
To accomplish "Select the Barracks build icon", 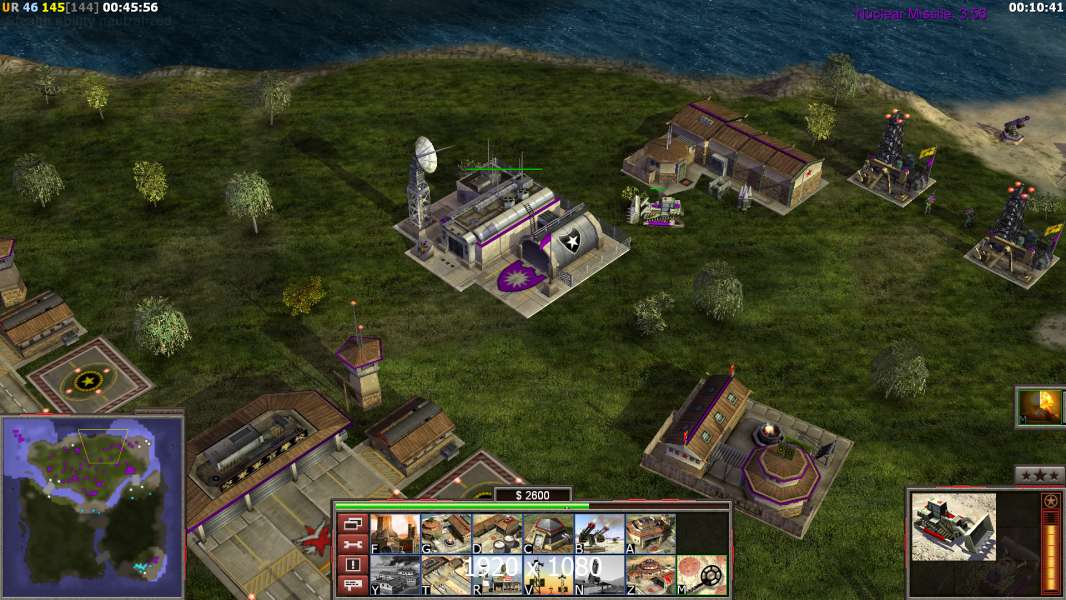I will click(445, 533).
